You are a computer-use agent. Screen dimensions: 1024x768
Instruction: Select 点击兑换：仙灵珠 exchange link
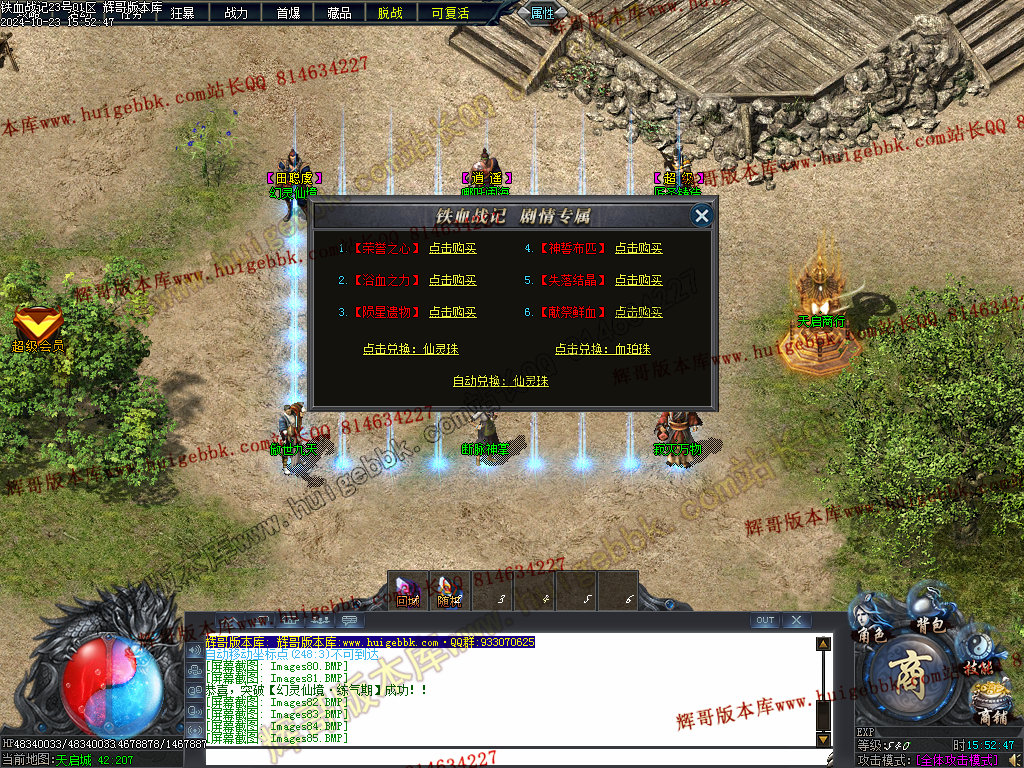tap(410, 350)
